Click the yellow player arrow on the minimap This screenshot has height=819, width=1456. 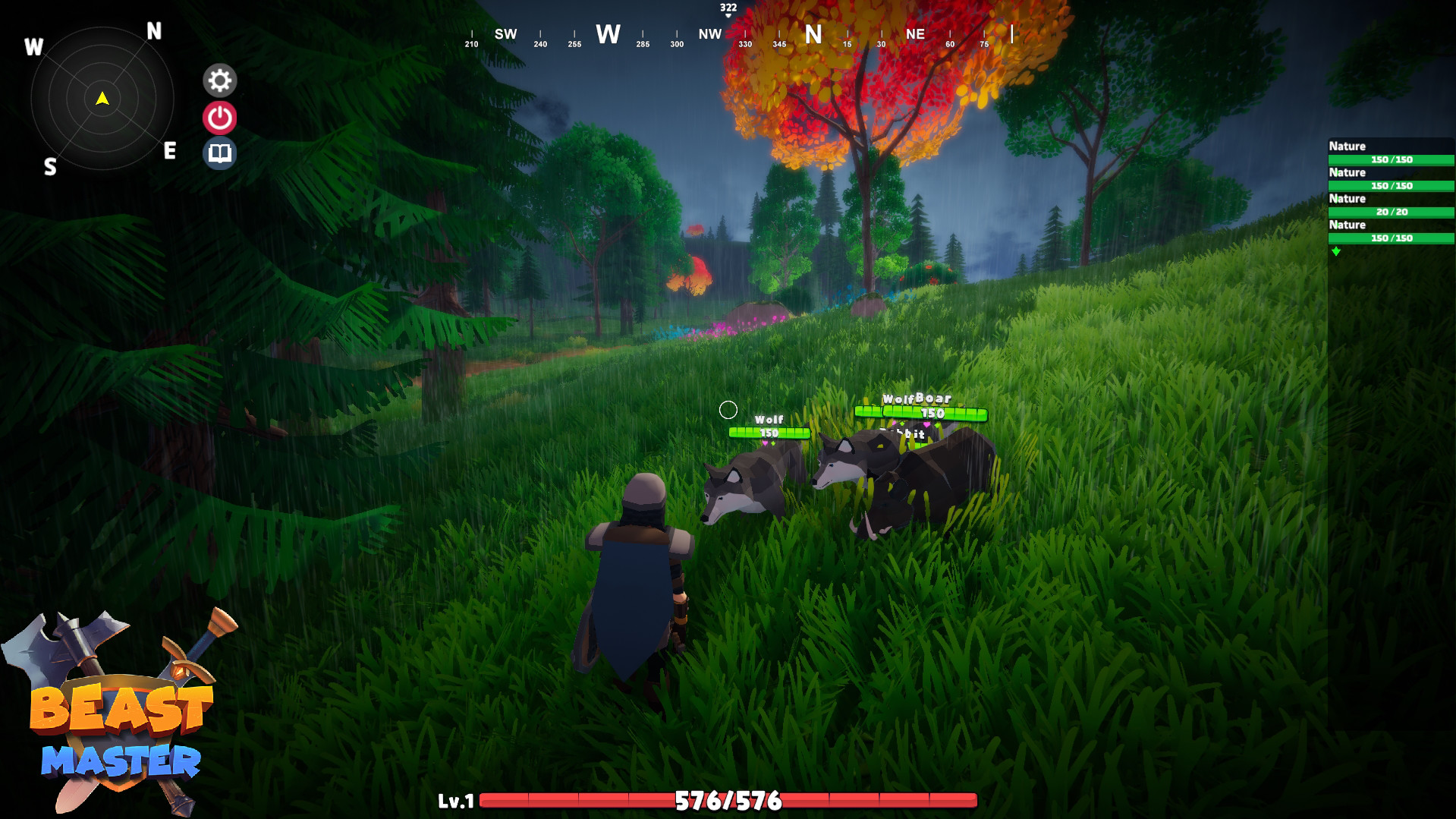(x=101, y=97)
